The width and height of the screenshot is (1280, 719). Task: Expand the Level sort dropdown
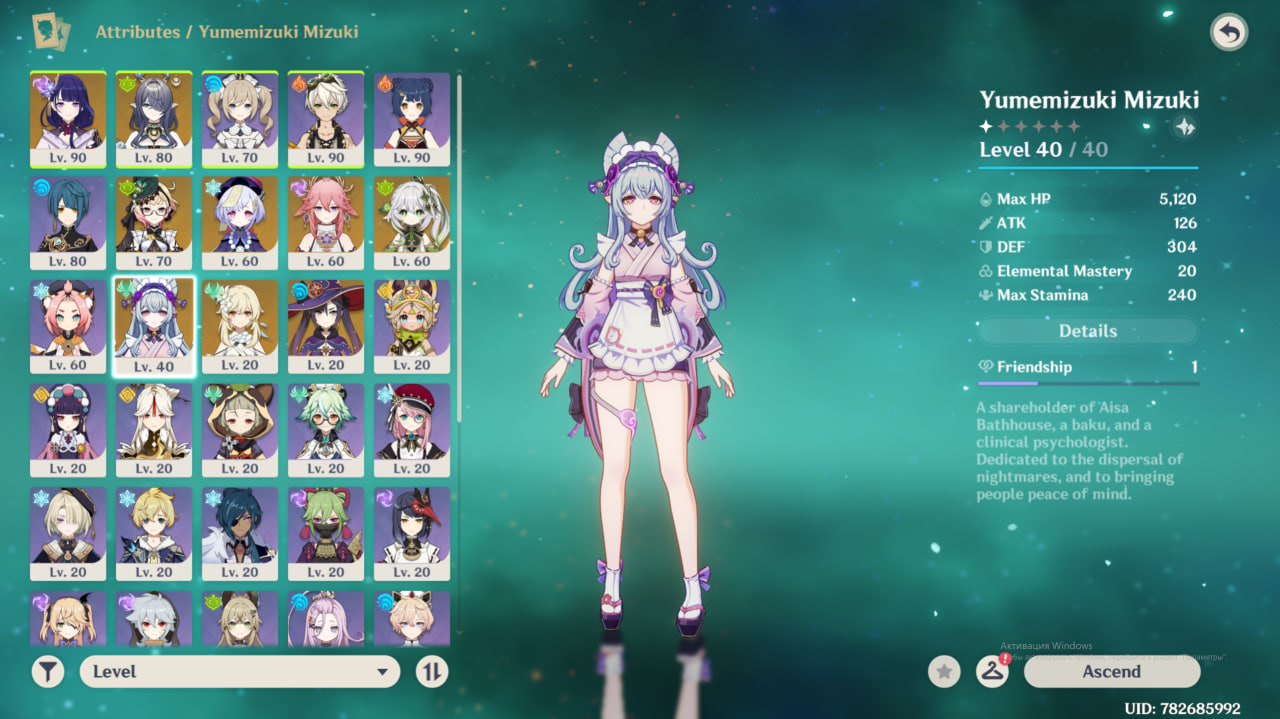click(240, 672)
